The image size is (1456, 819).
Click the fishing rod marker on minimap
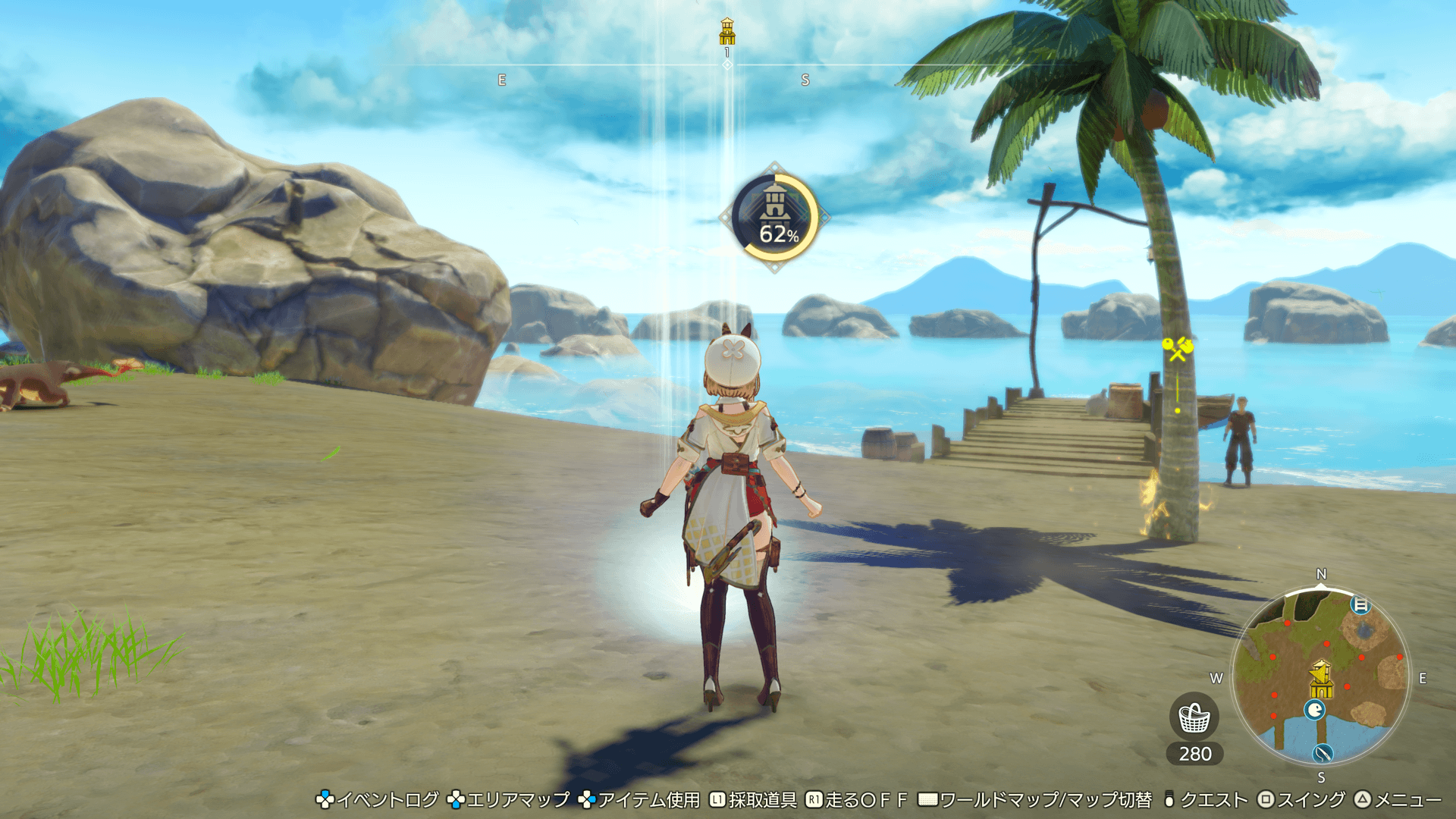[x=1323, y=753]
